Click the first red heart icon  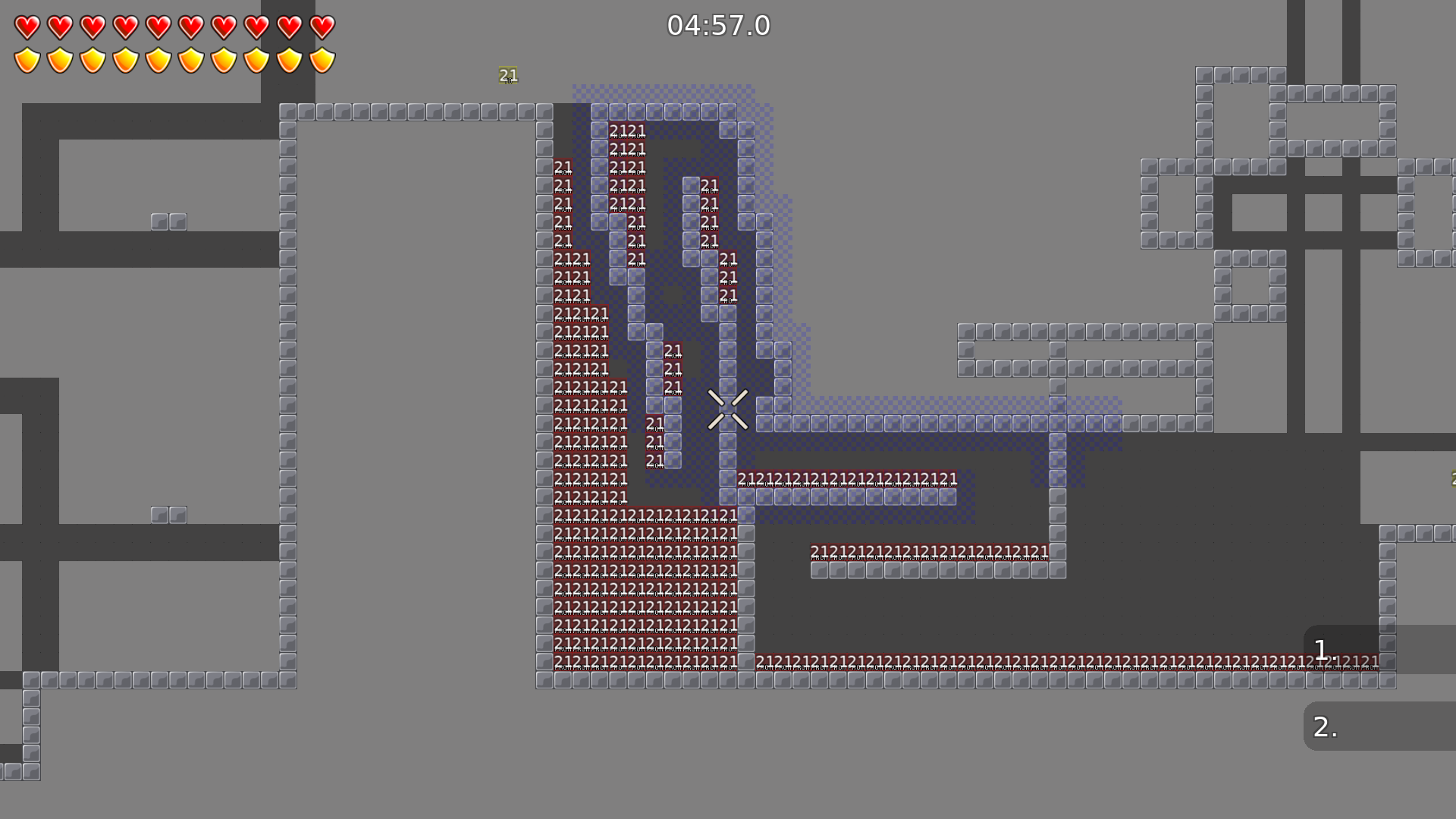27,27
